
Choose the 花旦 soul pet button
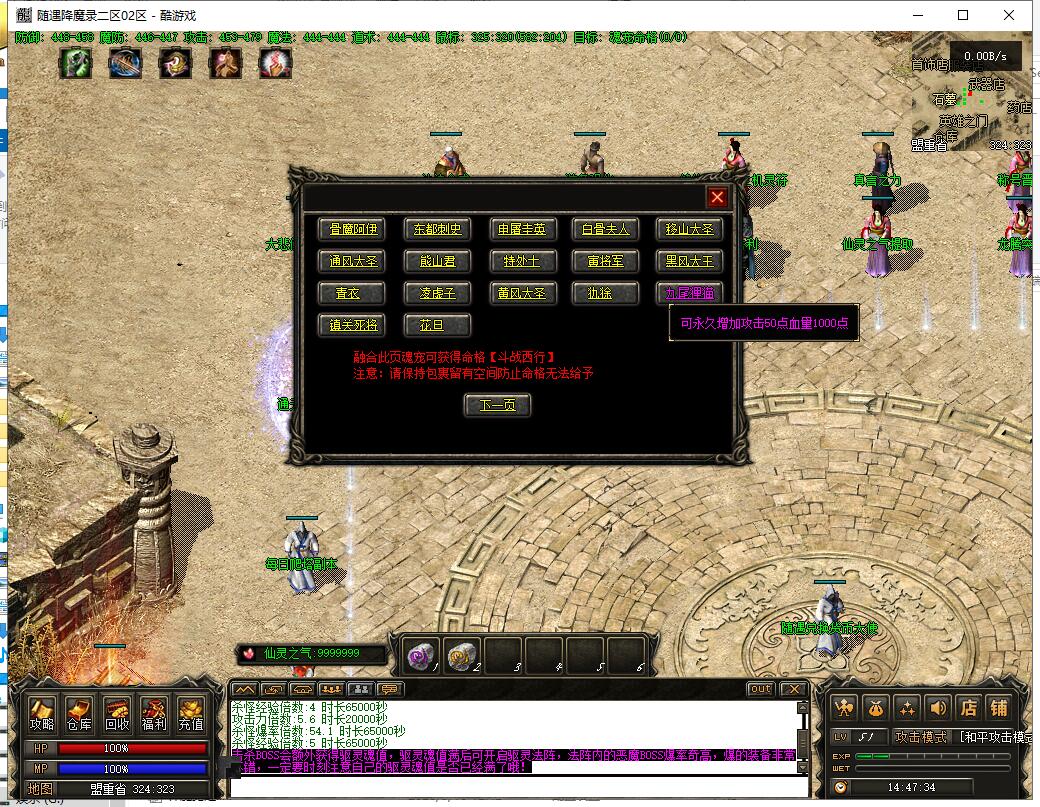click(437, 325)
